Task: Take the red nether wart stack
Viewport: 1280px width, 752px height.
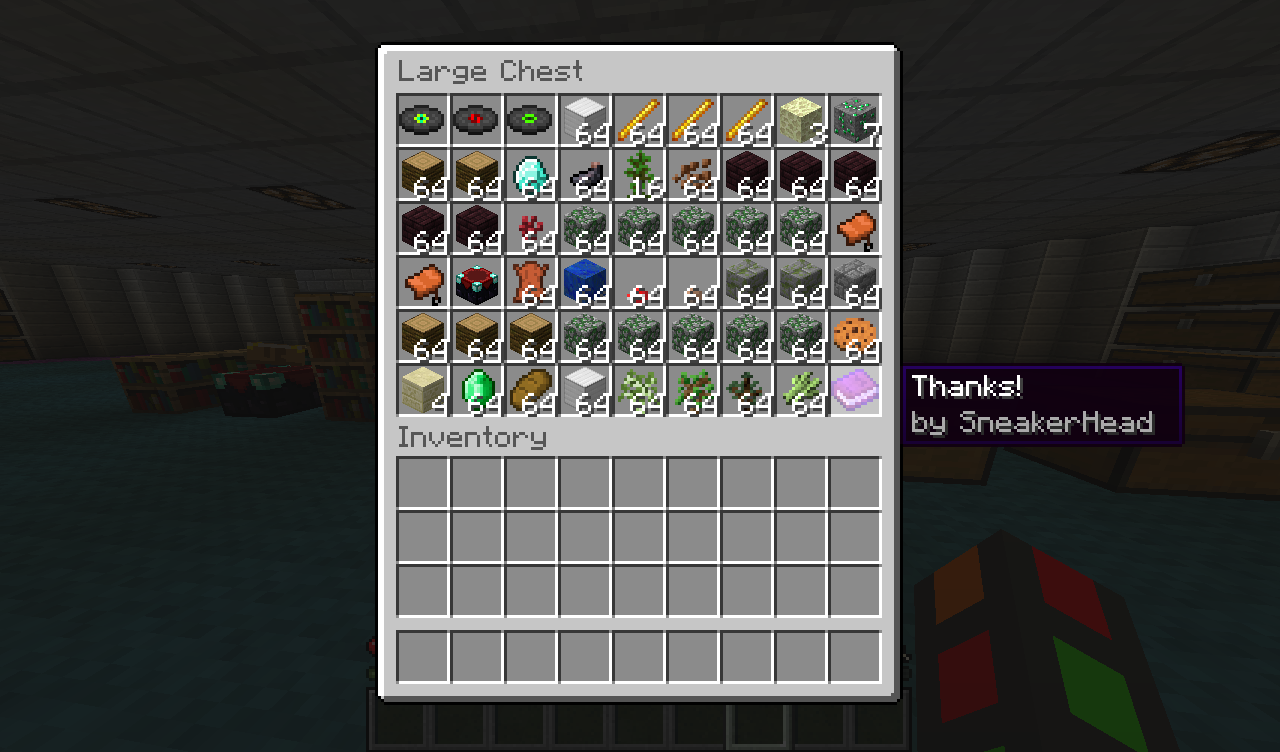Action: [531, 228]
